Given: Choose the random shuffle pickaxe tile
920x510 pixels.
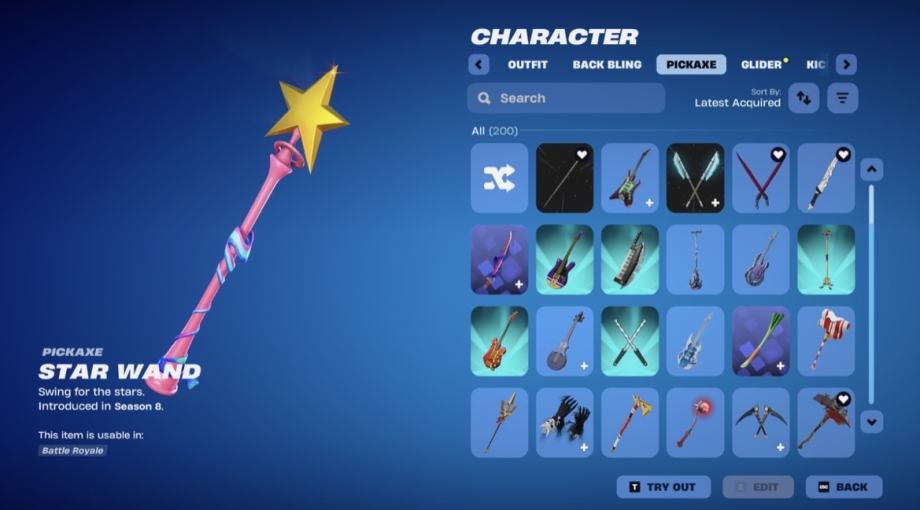Looking at the screenshot, I should [x=499, y=178].
